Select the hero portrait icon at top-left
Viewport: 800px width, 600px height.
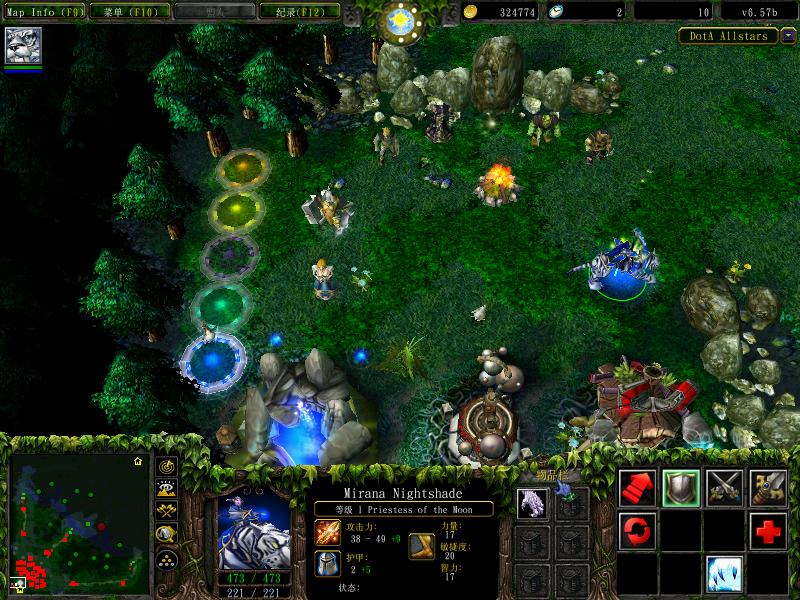(21, 46)
